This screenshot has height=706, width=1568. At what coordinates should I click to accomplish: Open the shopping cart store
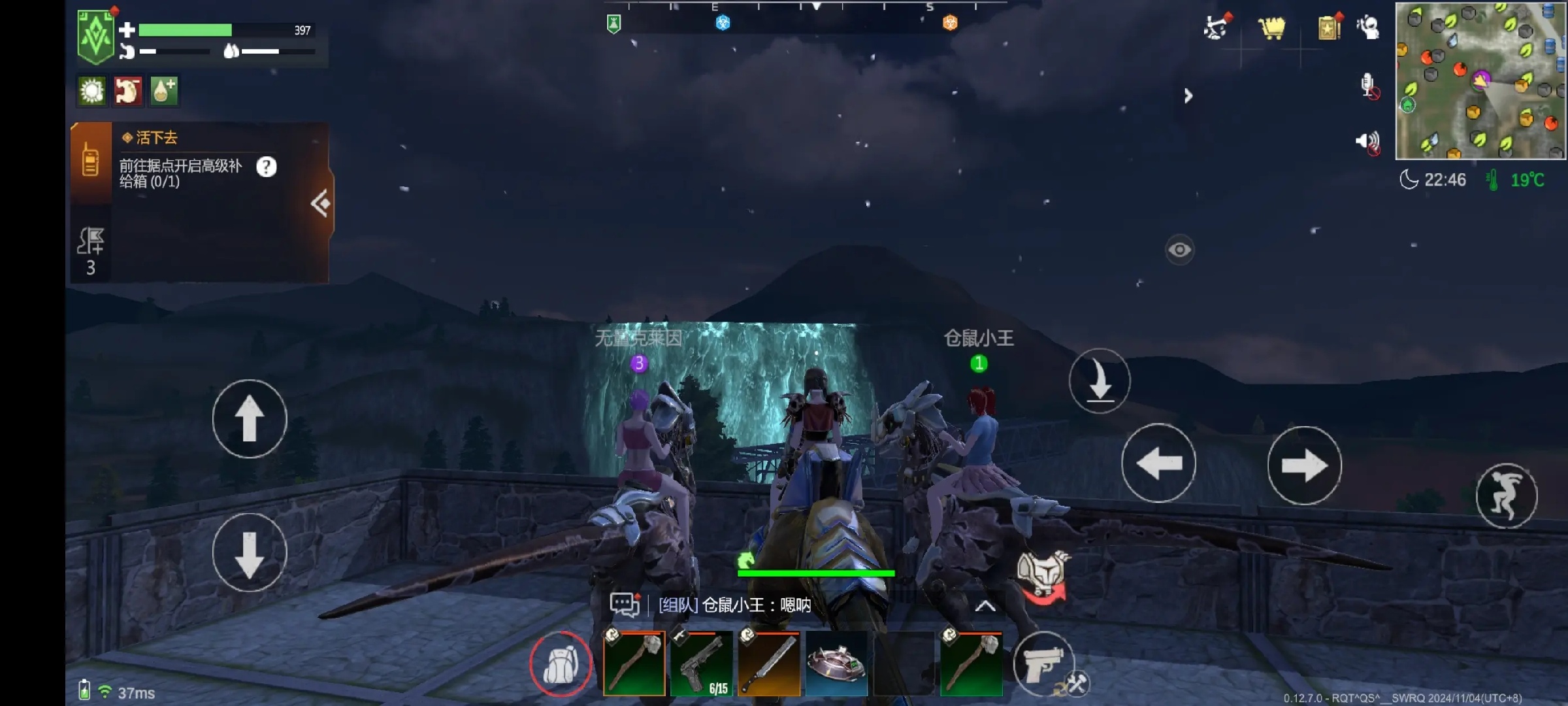point(1271,28)
